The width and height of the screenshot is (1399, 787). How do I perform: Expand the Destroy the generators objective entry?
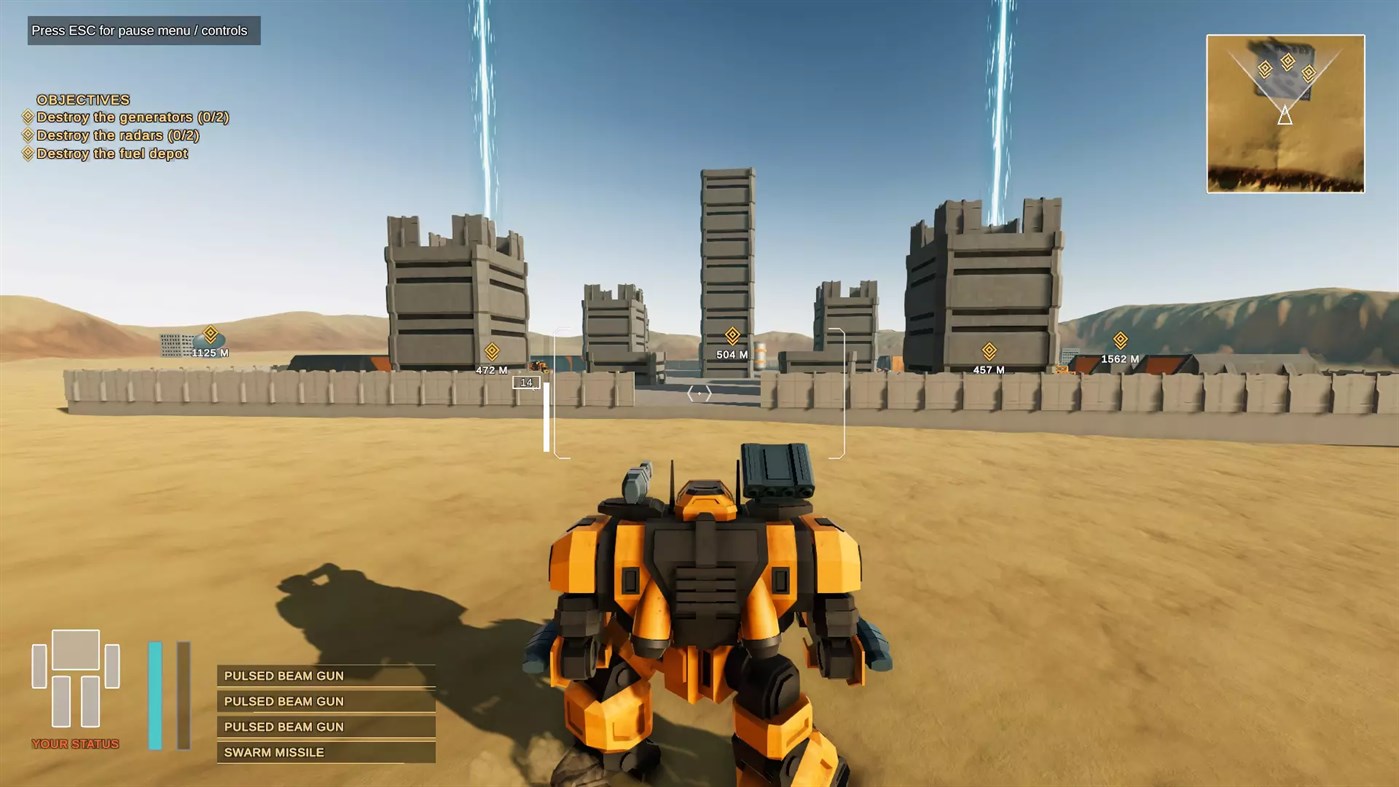pos(132,117)
